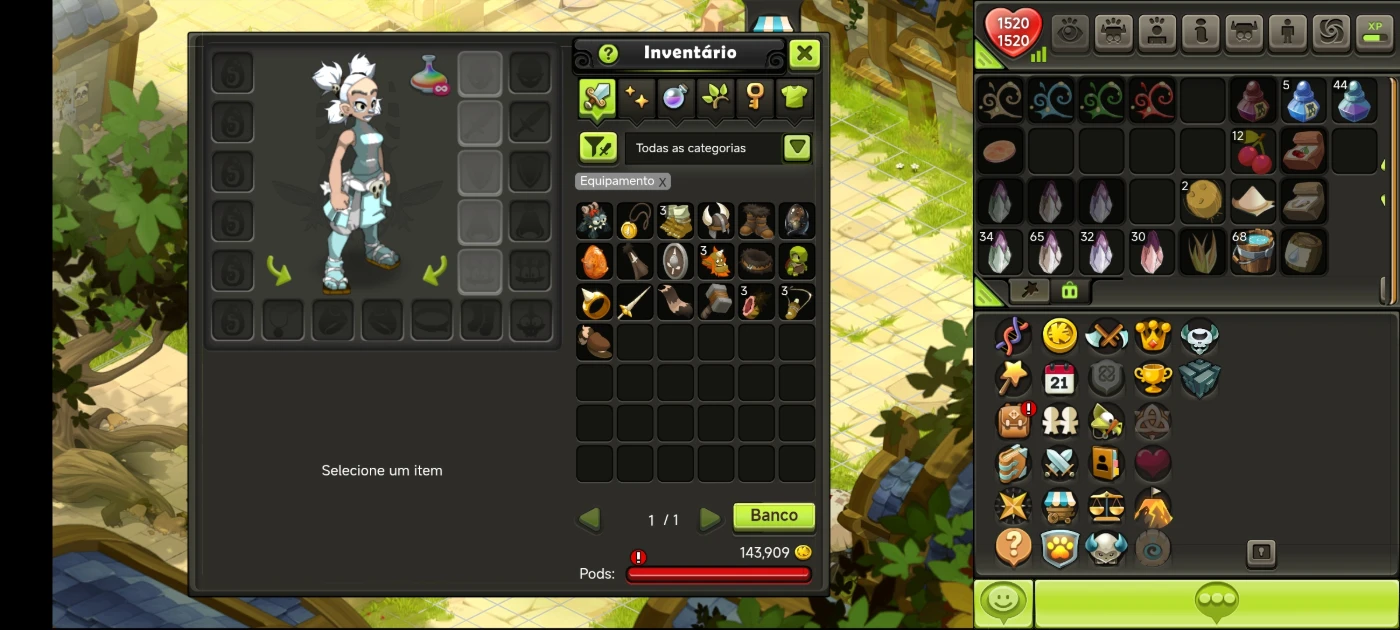This screenshot has height=630, width=1400.
Task: Select the green shirt cosmetics tab
Action: point(794,97)
